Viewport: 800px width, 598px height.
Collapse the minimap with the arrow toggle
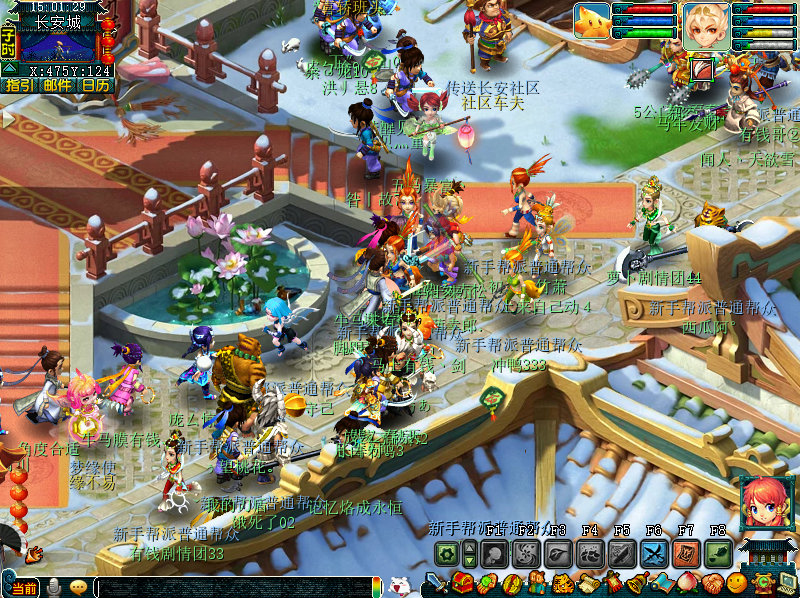(x=8, y=68)
